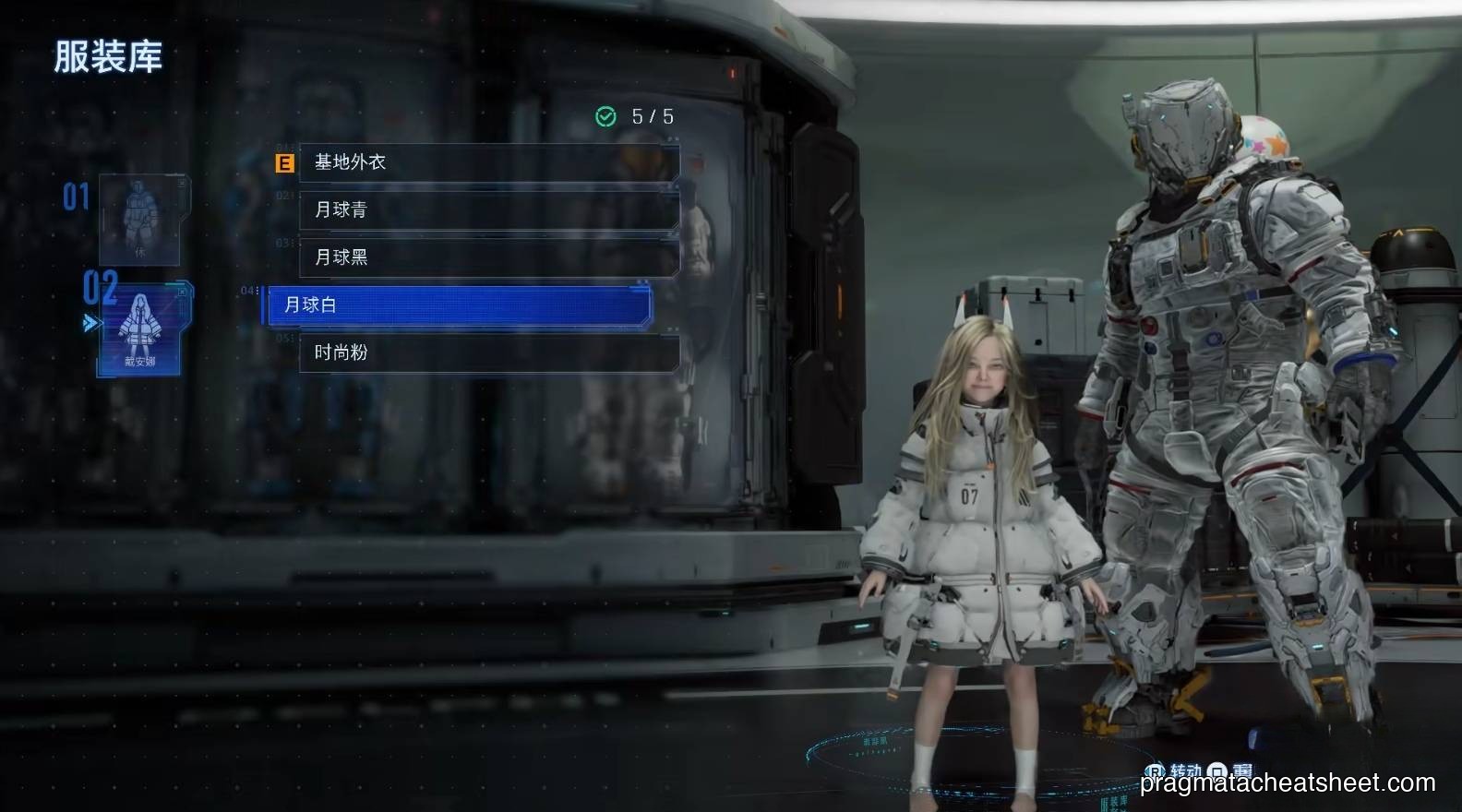Click the R rotate button icon
Image resolution: width=1462 pixels, height=812 pixels.
[x=1155, y=770]
